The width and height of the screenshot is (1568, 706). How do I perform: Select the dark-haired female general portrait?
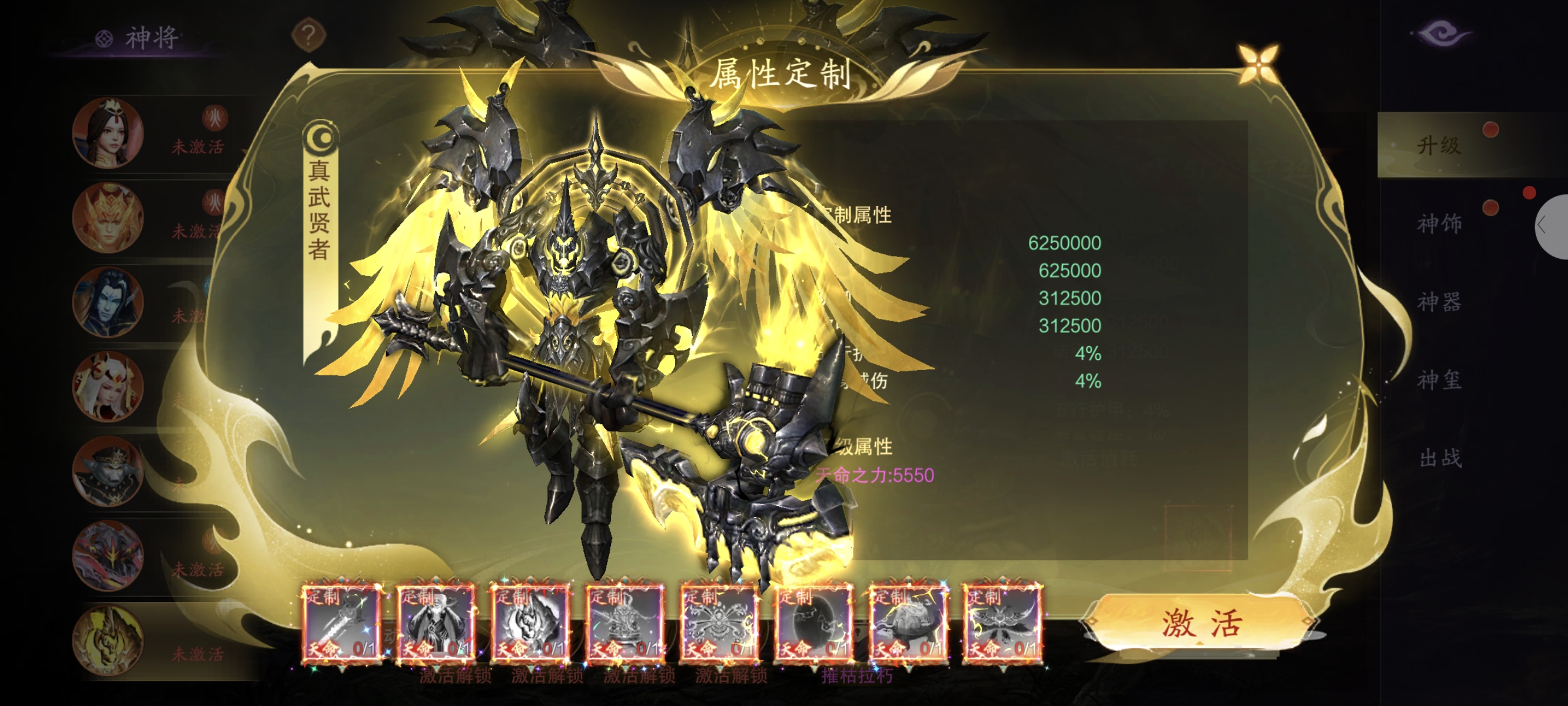[x=108, y=133]
